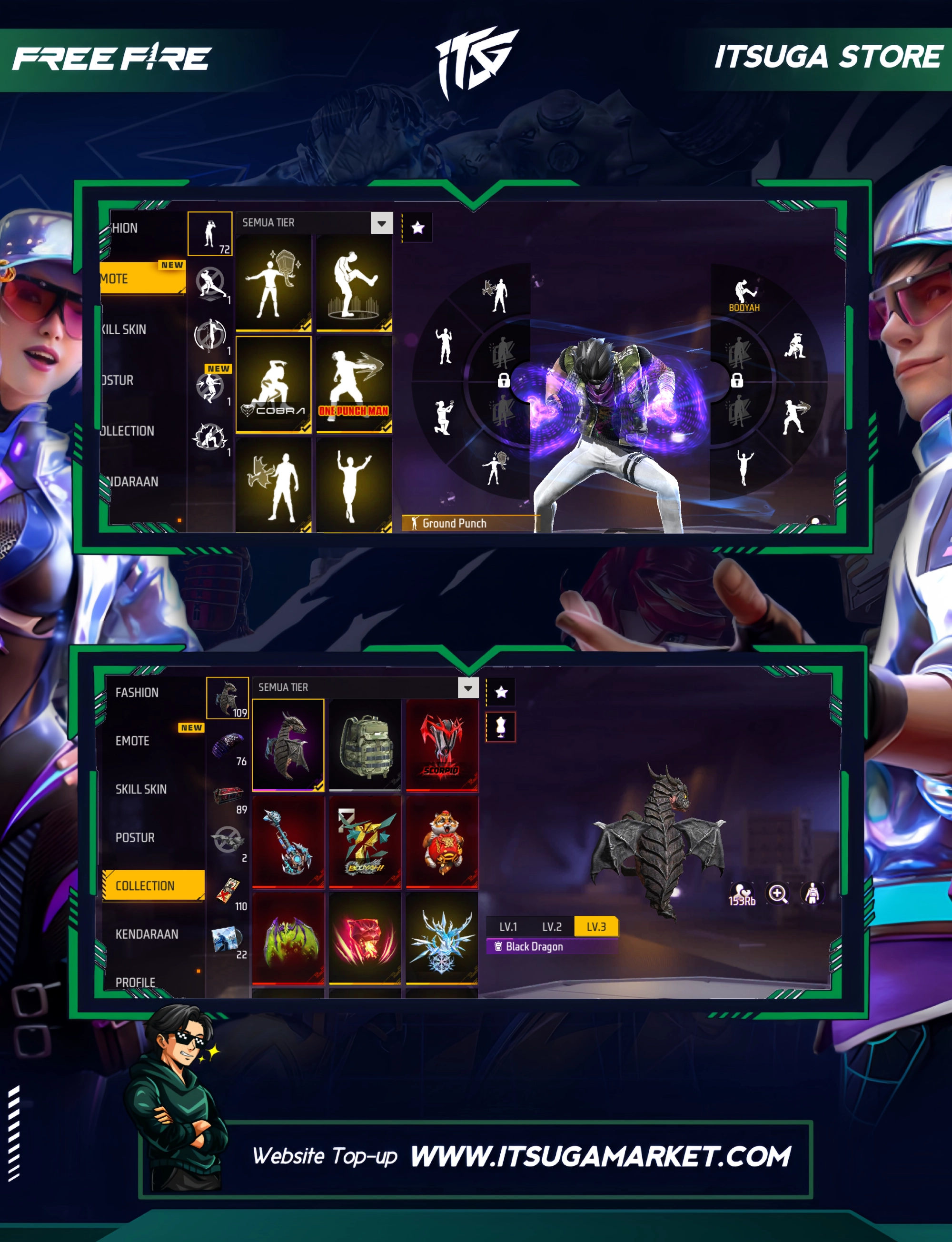Viewport: 952px width, 1242px height.
Task: Choose the red Scorpio backpack skin
Action: click(442, 744)
